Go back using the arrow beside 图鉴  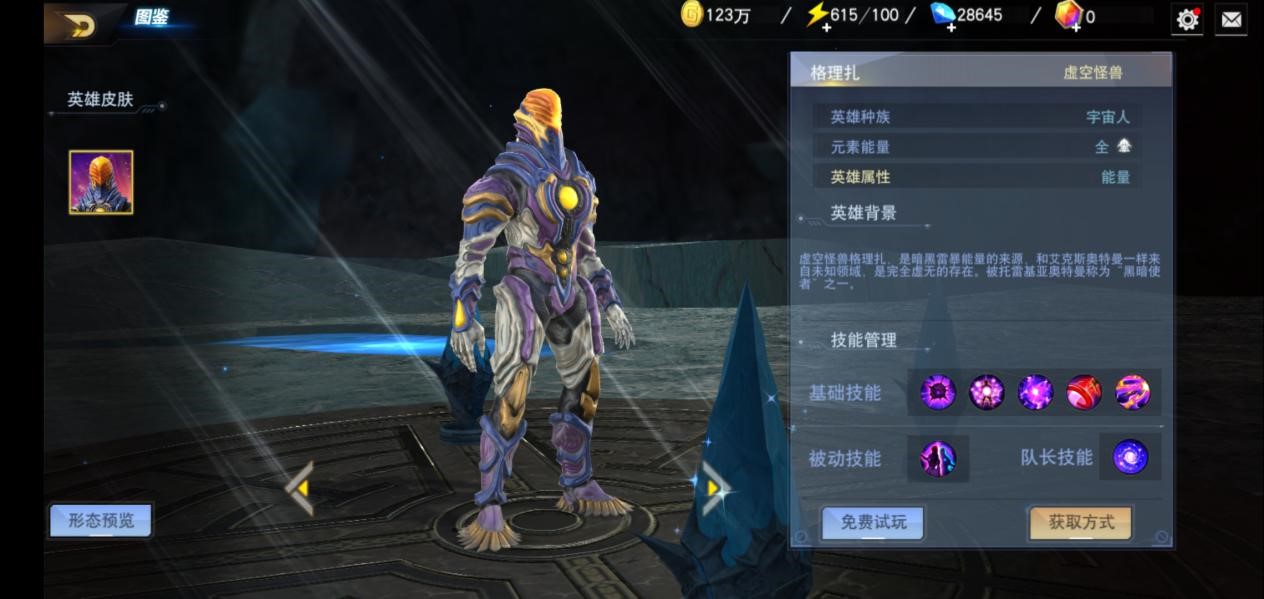click(78, 24)
